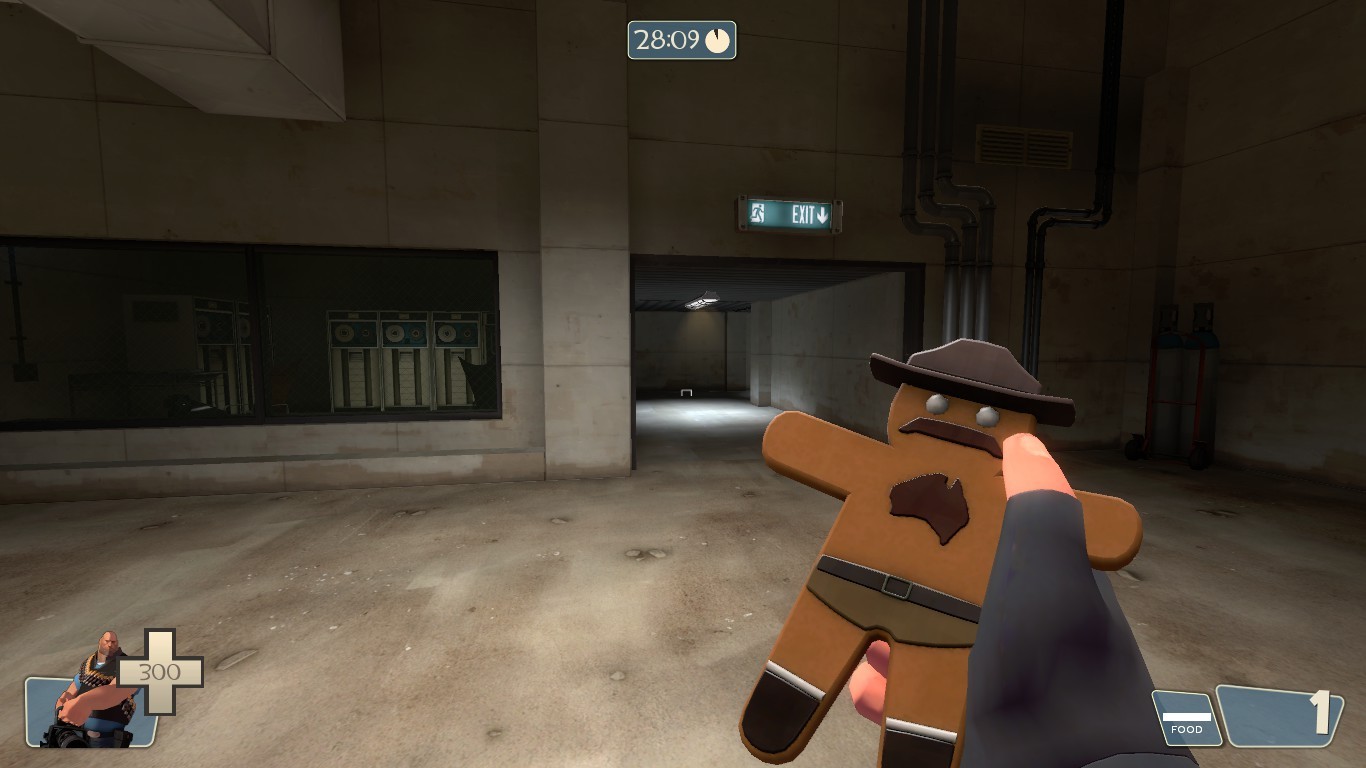Click the pie-chart timer icon beside 28:09
This screenshot has height=768, width=1366.
coord(718,42)
